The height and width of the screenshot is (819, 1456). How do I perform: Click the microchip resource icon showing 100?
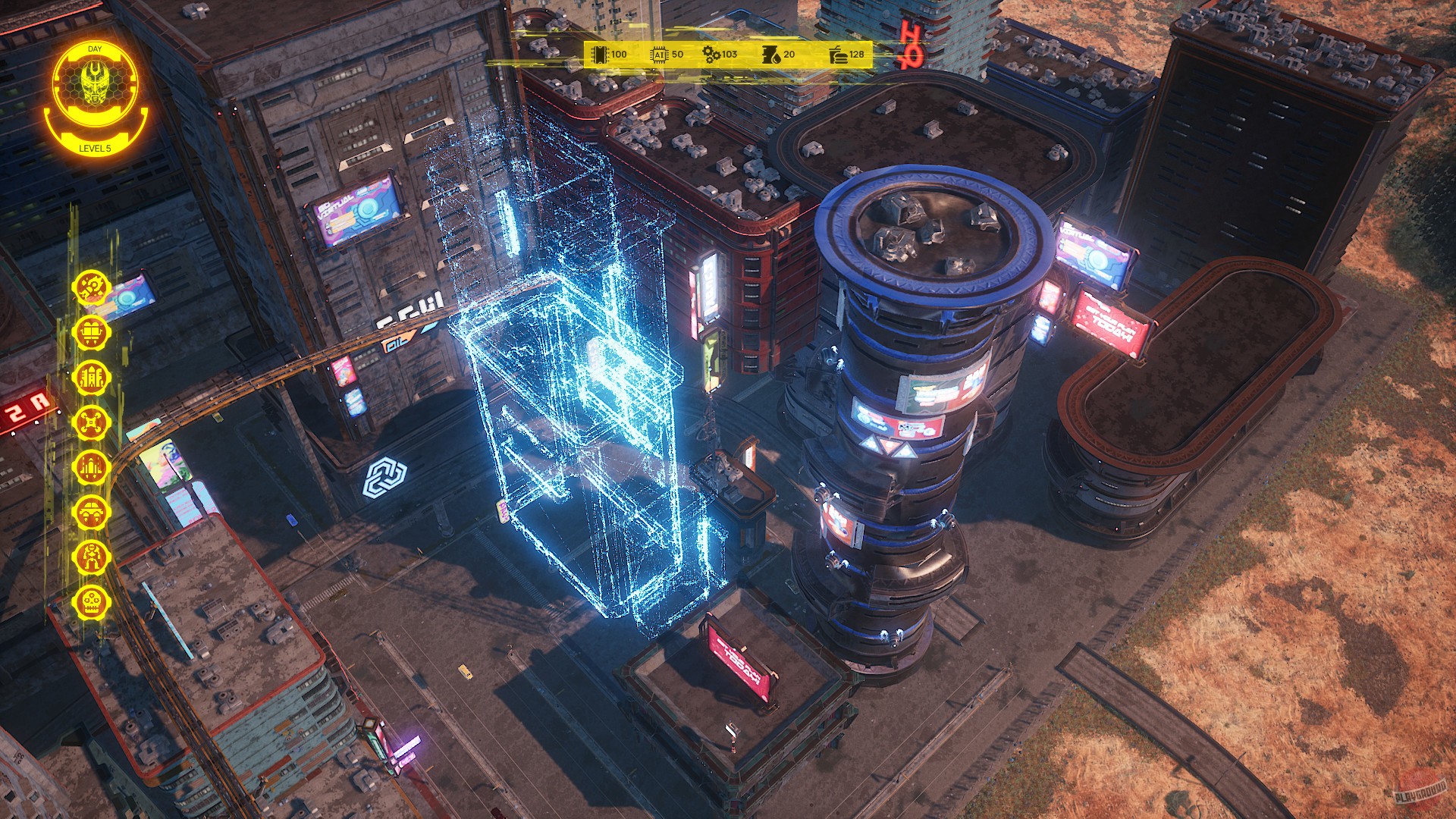598,55
